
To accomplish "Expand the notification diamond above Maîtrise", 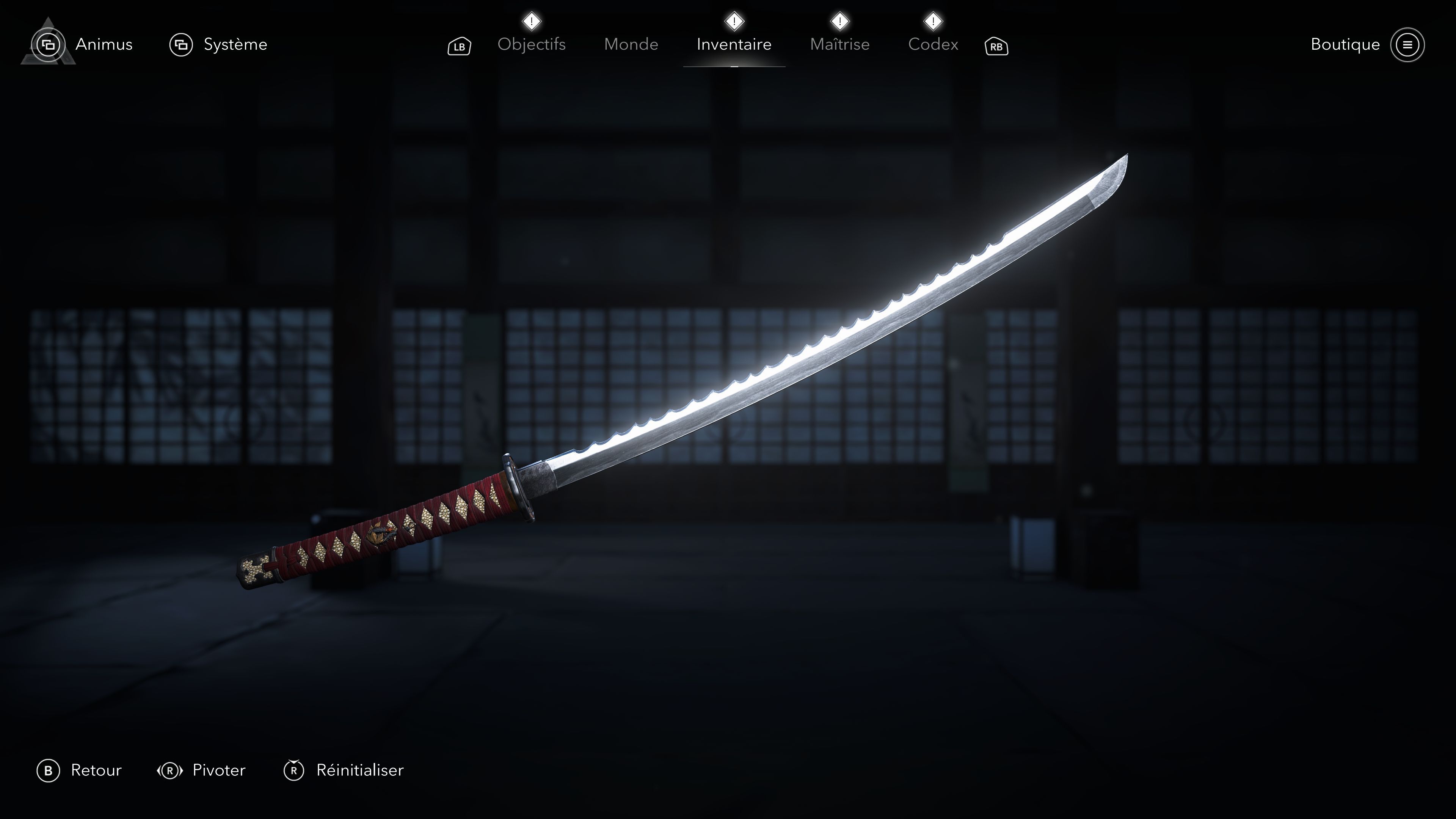I will [839, 22].
